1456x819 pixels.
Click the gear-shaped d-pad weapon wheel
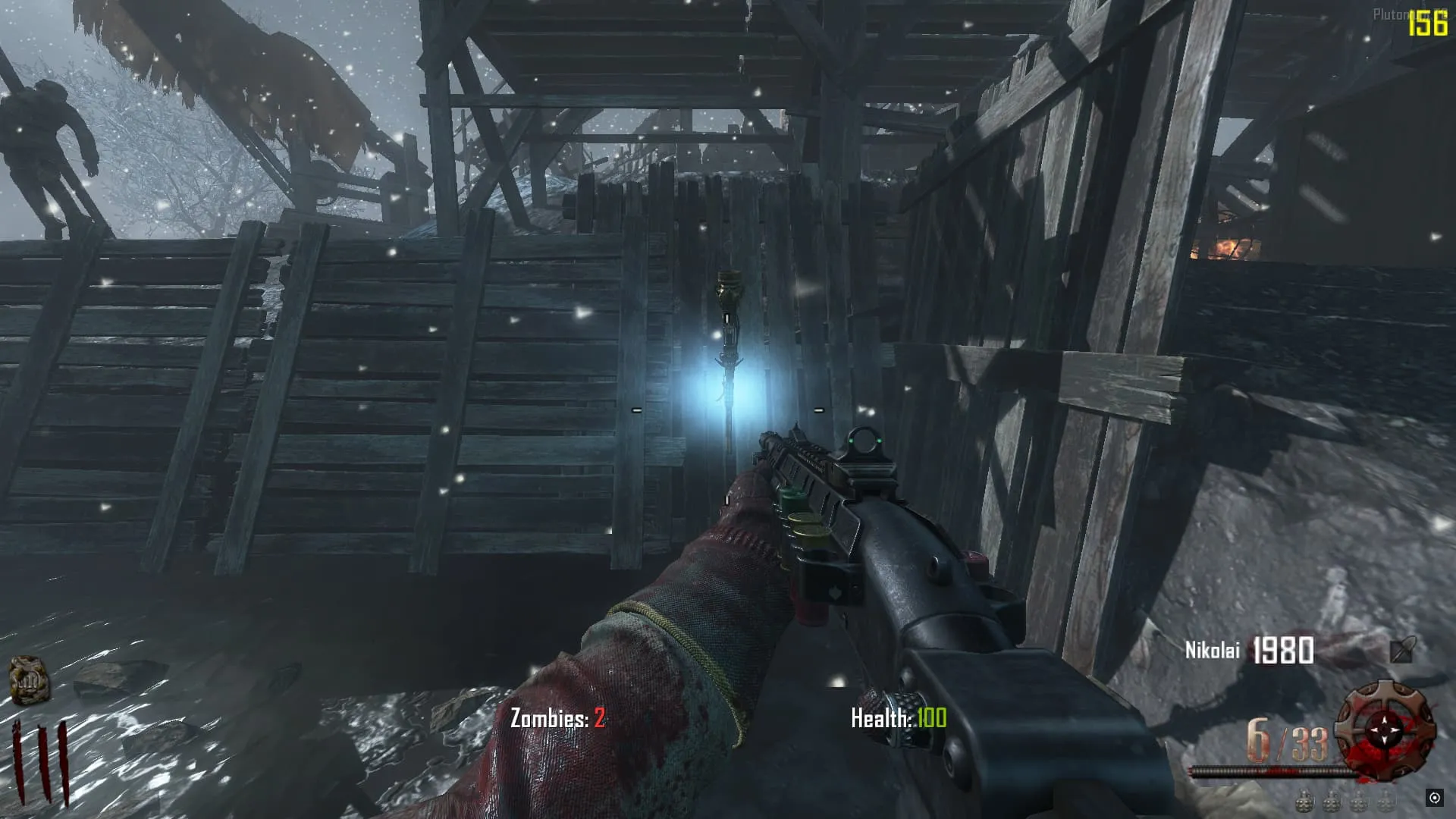pyautogui.click(x=1385, y=730)
